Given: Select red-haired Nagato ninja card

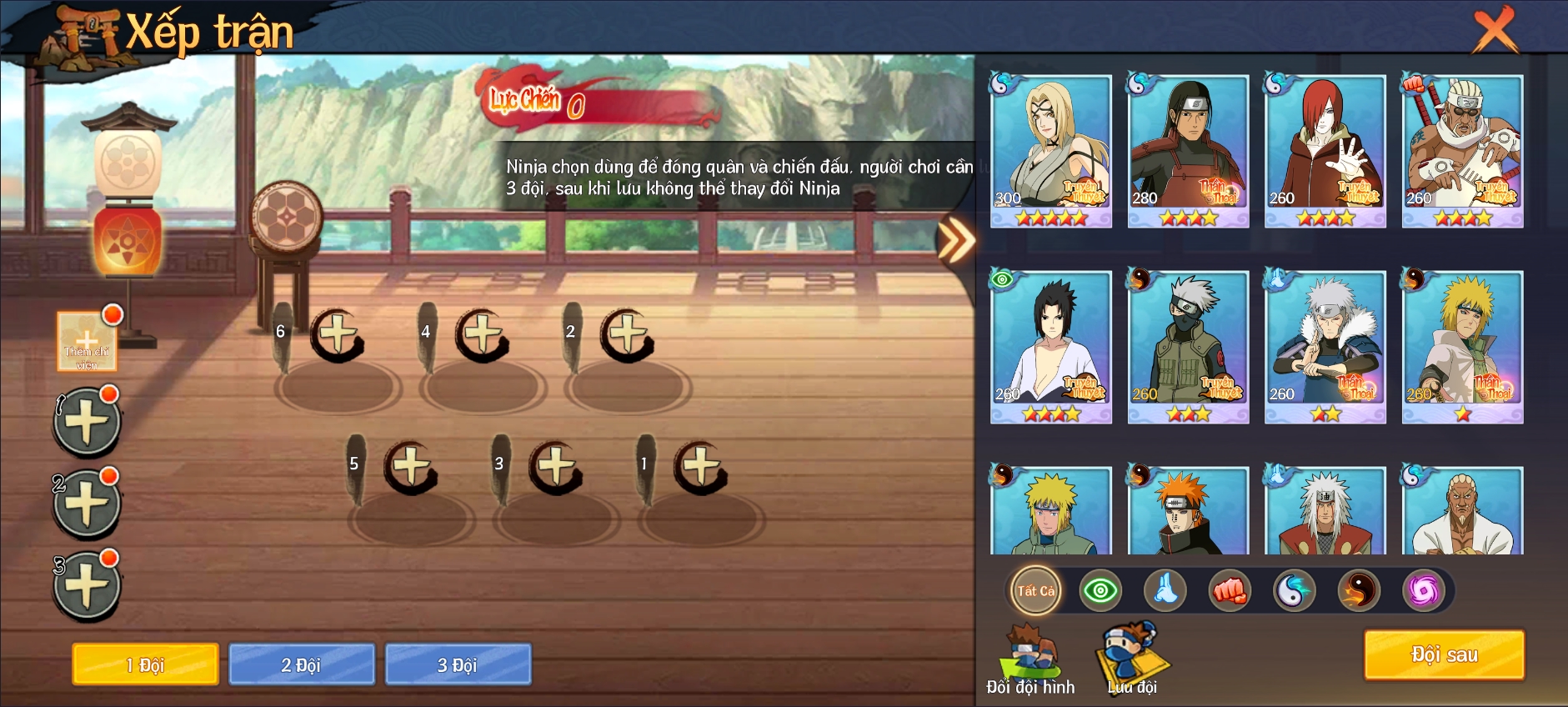Looking at the screenshot, I should [x=1325, y=150].
